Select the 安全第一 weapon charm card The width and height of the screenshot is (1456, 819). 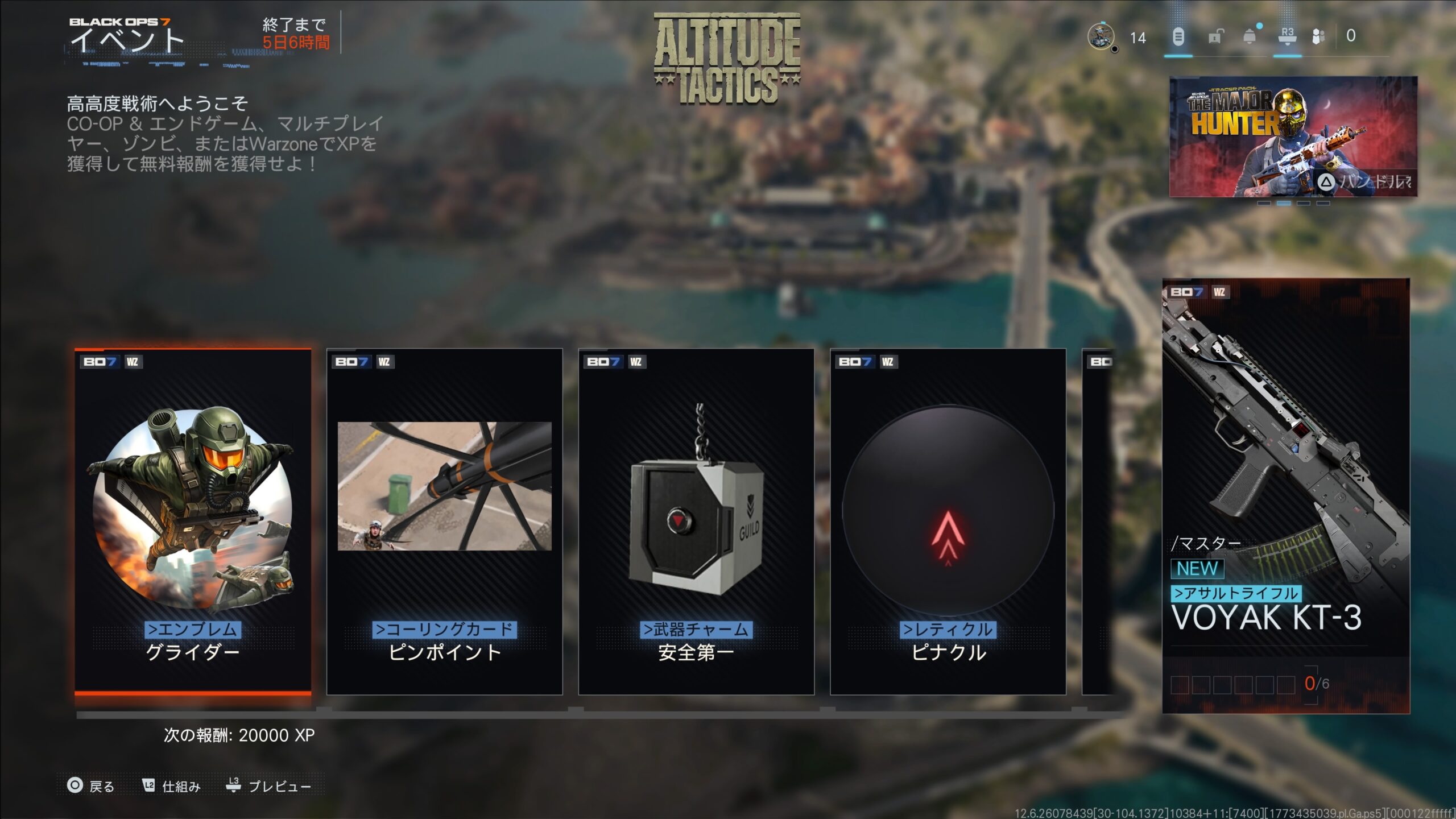pyautogui.click(x=696, y=521)
